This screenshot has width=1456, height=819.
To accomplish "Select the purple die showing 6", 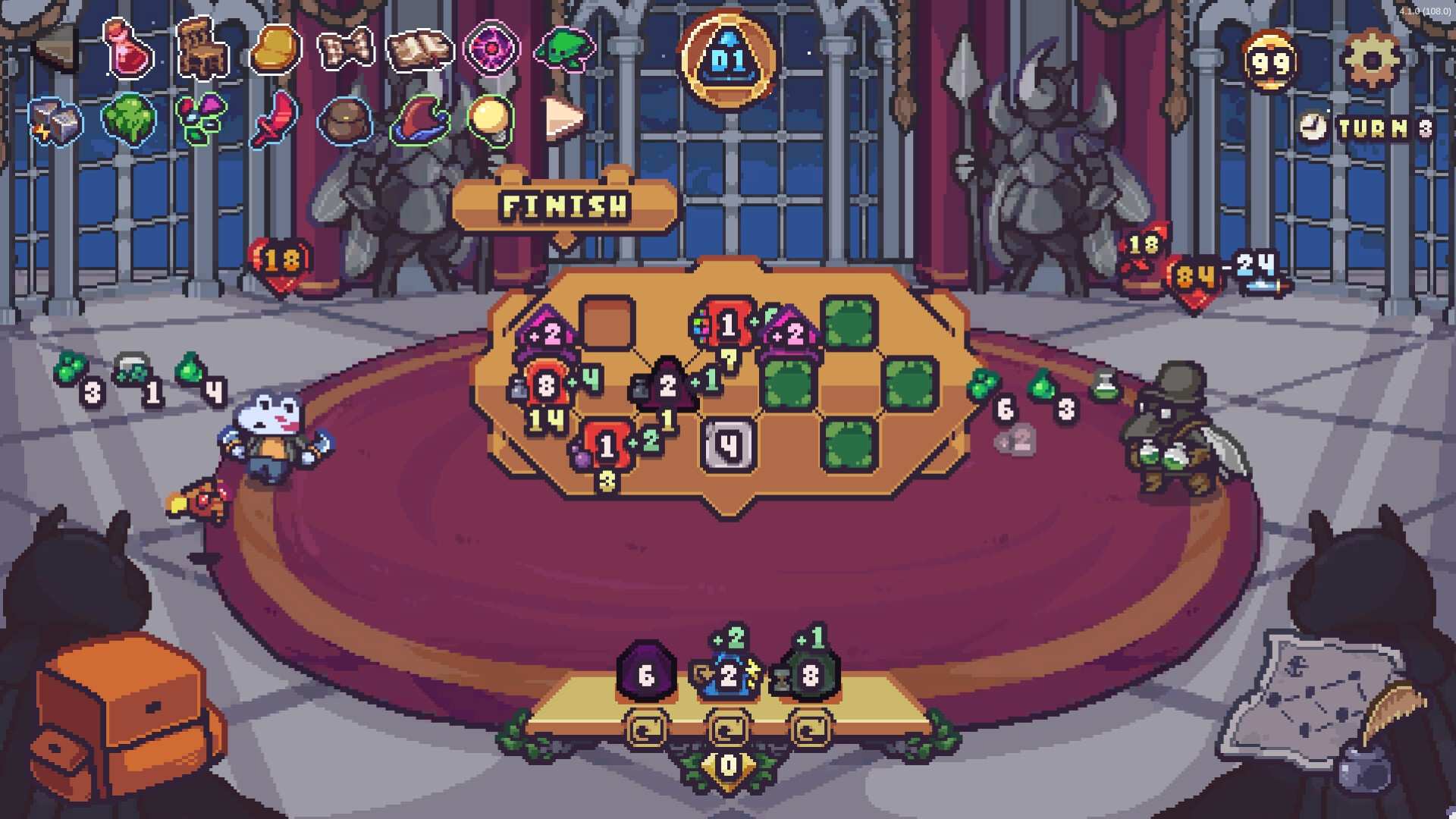I will (x=645, y=674).
